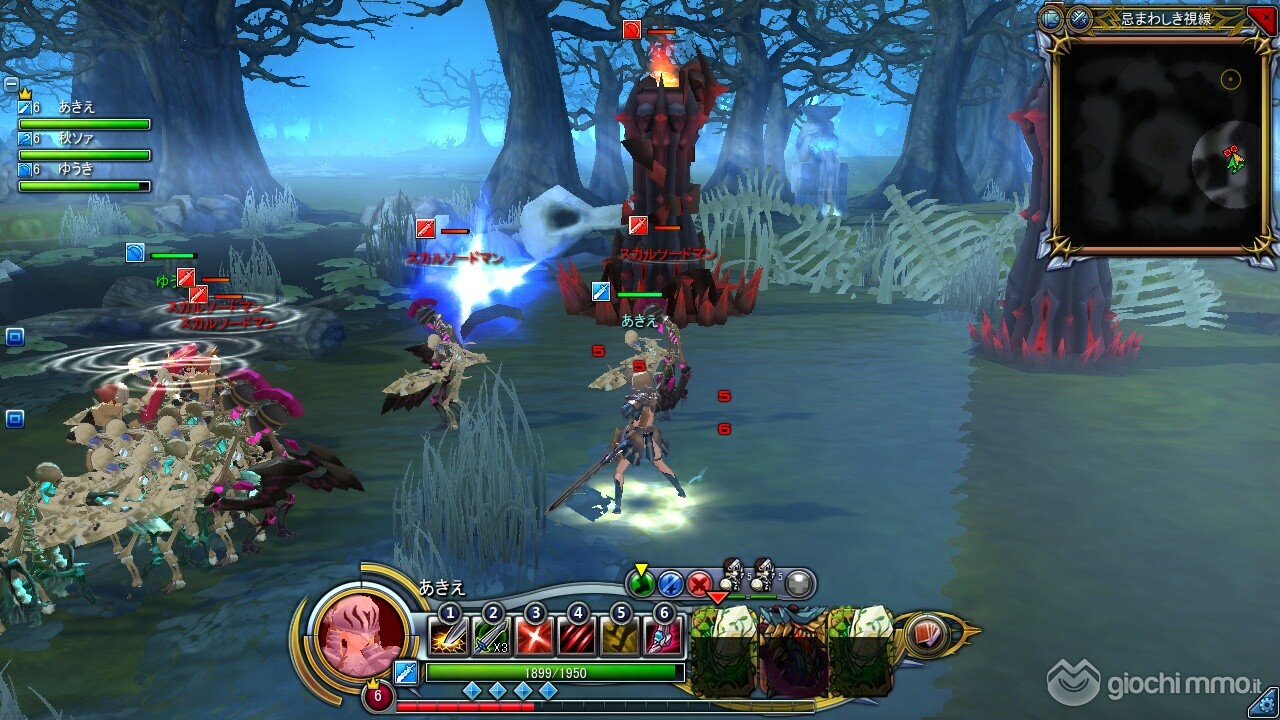Select the green orb command icon
Screen dimensions: 1280x720
click(641, 584)
